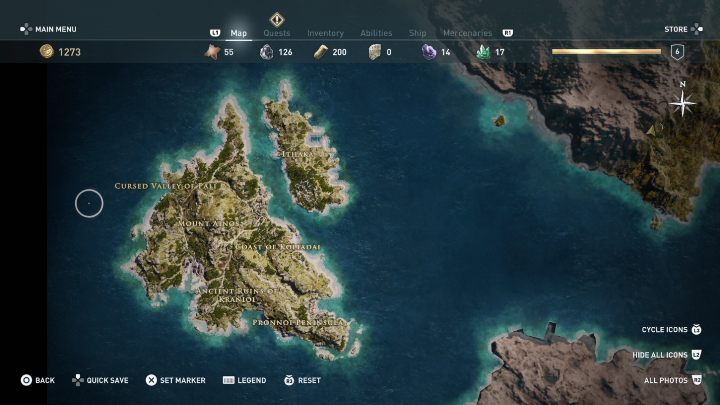Toggle the All Photos option
Image resolution: width=720 pixels, height=405 pixels.
click(x=666, y=380)
